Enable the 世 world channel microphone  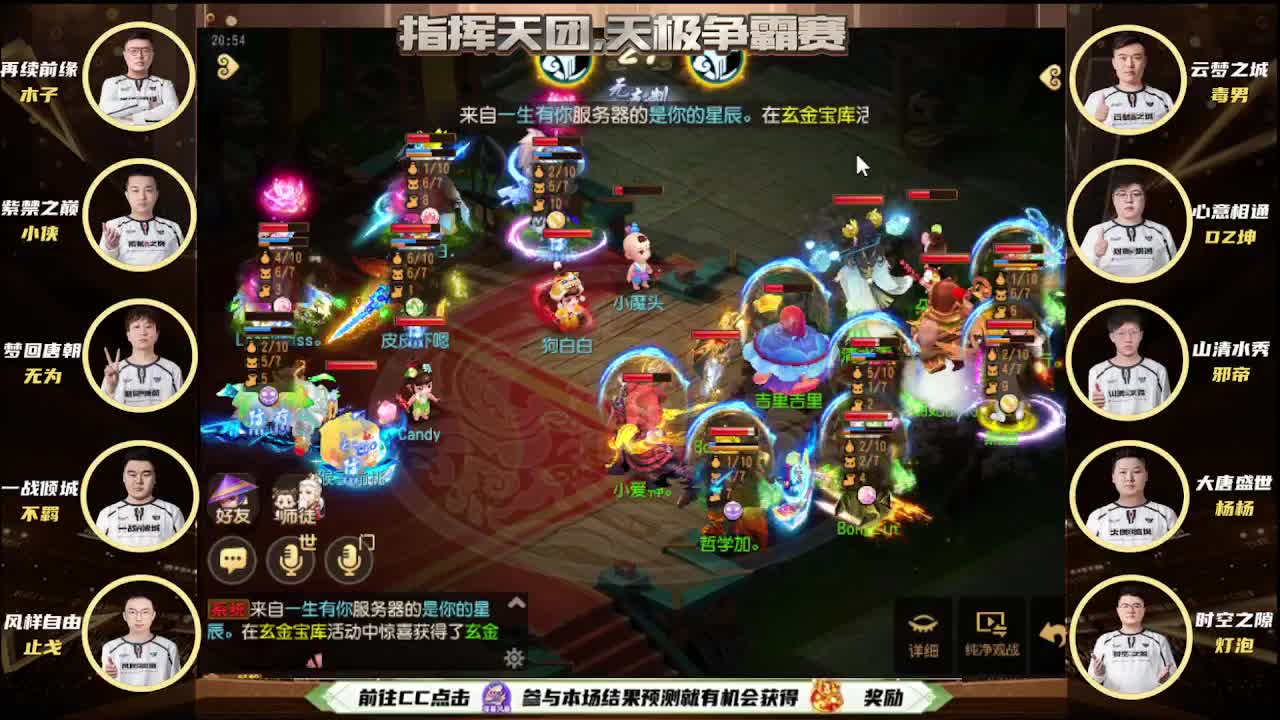[289, 560]
